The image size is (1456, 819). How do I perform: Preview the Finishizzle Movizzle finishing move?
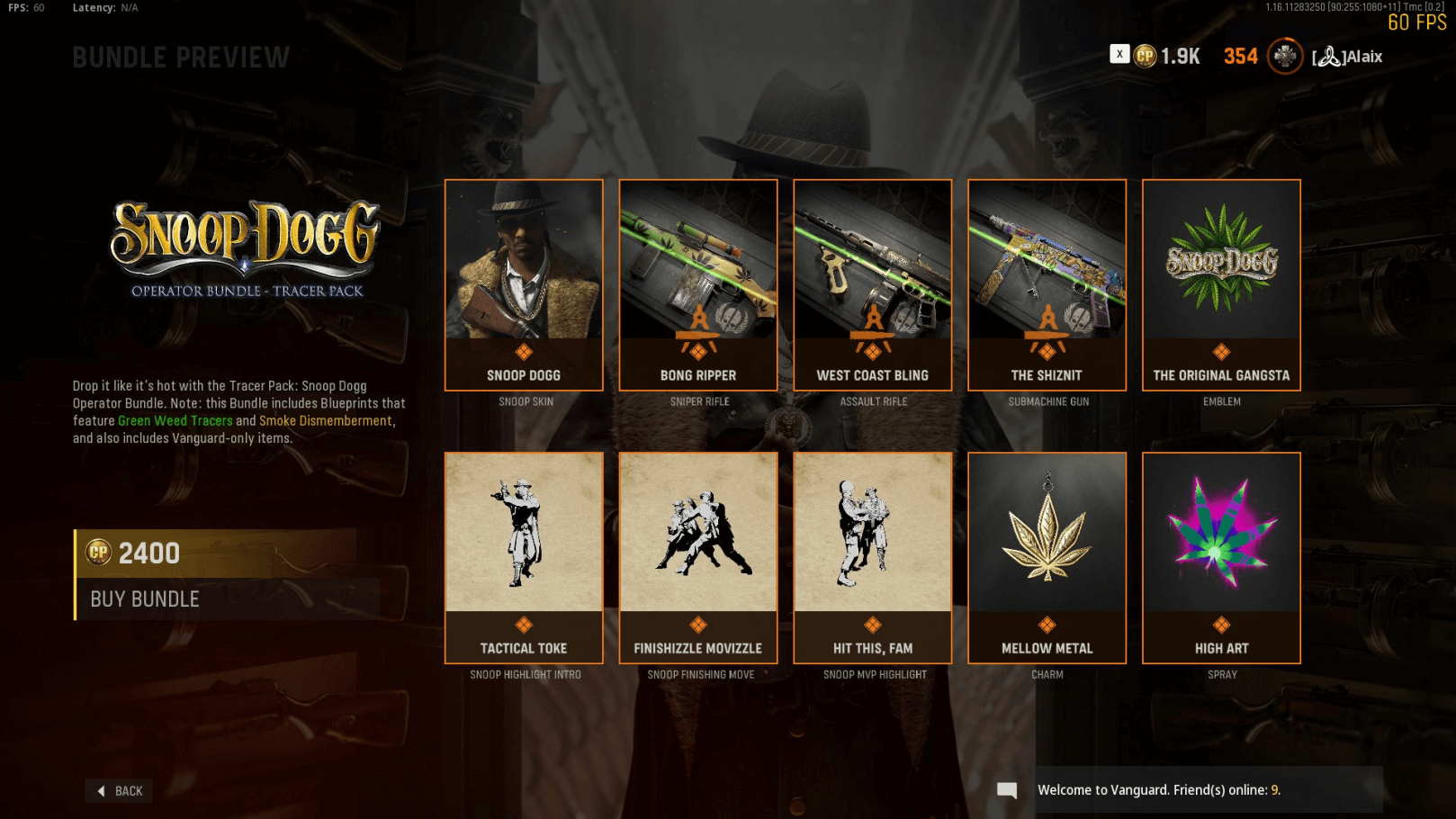[698, 557]
